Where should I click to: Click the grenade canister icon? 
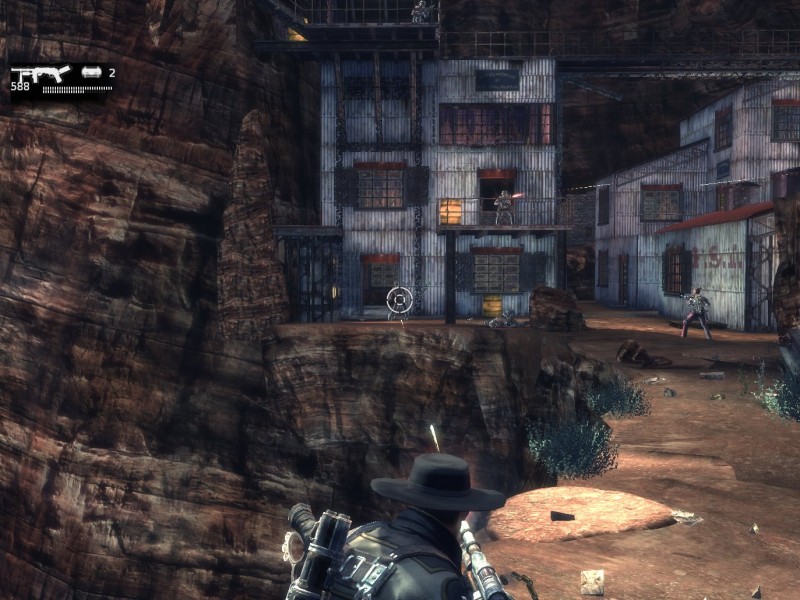tap(92, 72)
